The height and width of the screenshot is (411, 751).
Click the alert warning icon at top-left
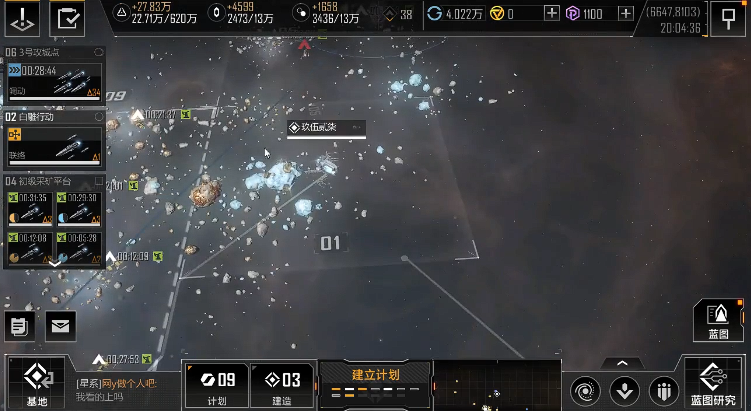[x=24, y=17]
